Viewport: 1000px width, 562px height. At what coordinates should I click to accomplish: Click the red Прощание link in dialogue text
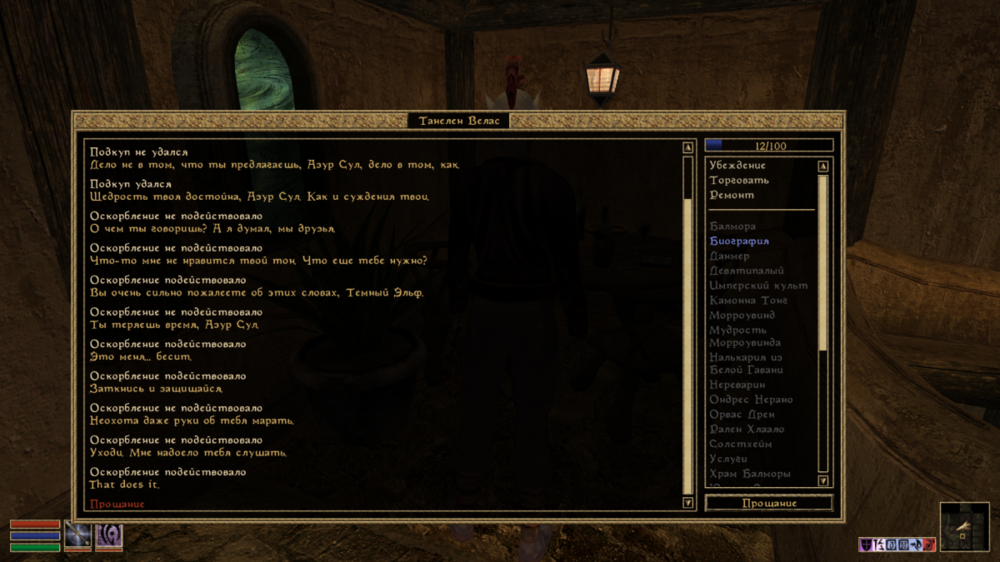tap(117, 505)
